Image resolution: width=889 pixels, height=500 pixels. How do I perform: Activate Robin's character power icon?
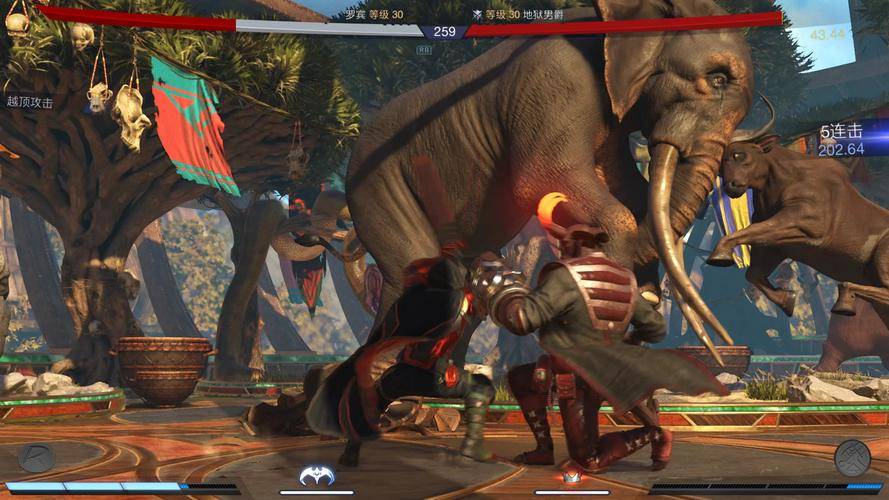tap(36, 457)
